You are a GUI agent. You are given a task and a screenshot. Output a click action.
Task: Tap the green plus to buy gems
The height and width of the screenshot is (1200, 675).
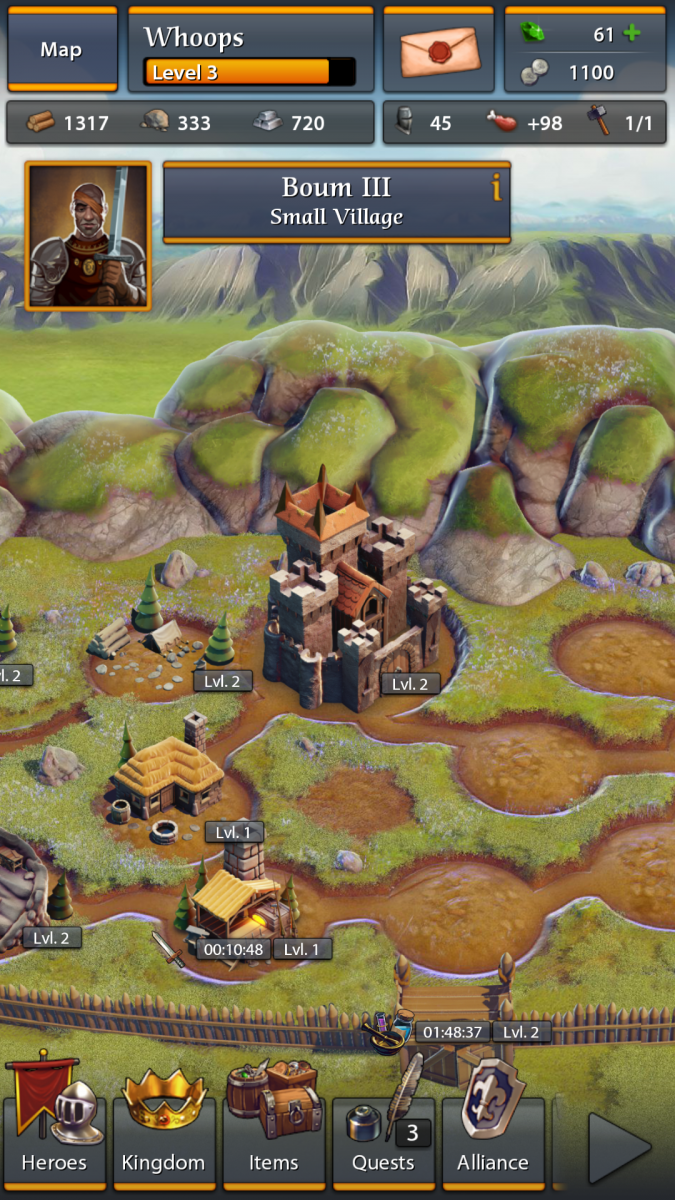pyautogui.click(x=631, y=34)
